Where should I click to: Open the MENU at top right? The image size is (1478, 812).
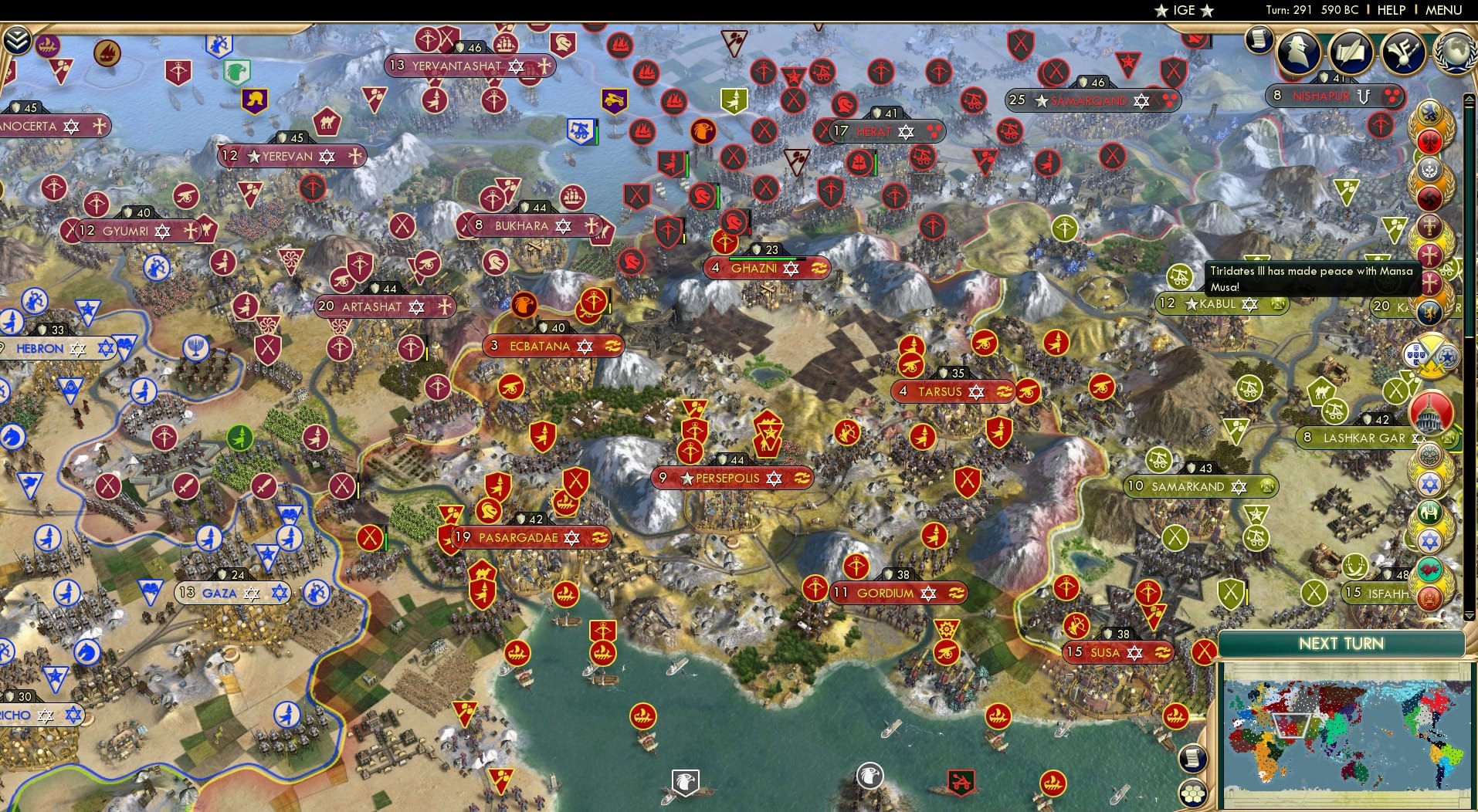click(x=1444, y=10)
